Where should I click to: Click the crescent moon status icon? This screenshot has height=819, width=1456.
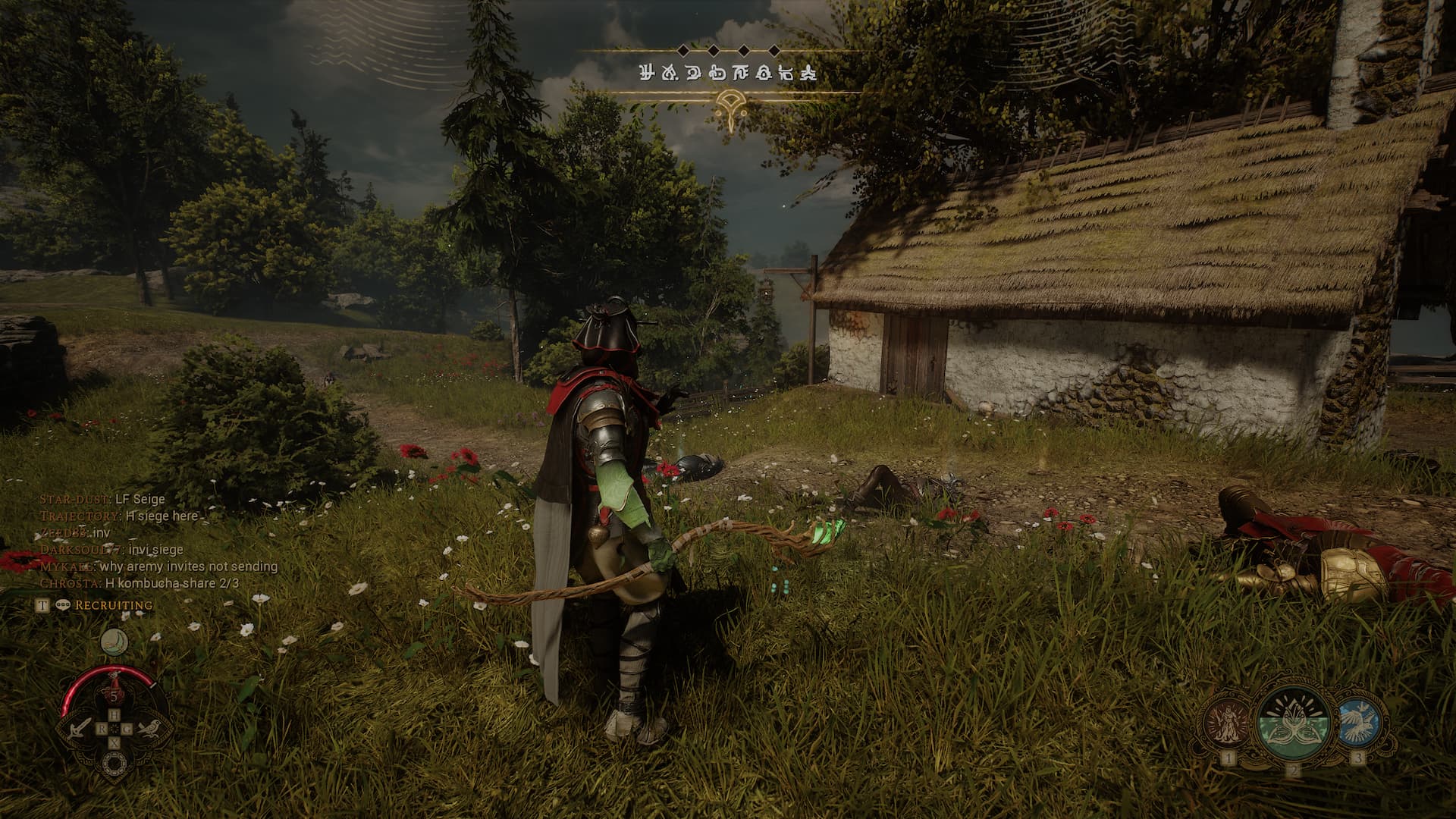click(114, 642)
